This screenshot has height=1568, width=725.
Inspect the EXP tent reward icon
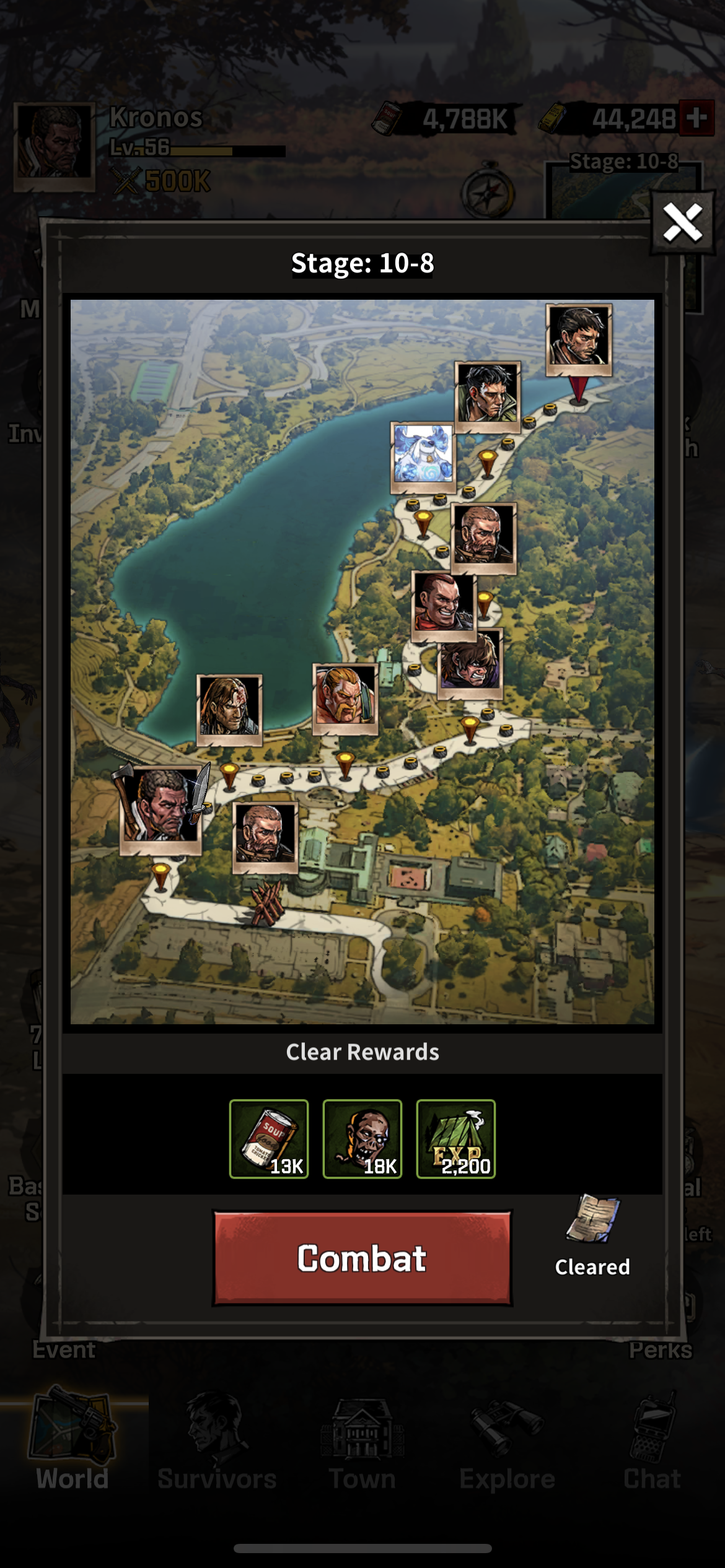pos(456,1138)
